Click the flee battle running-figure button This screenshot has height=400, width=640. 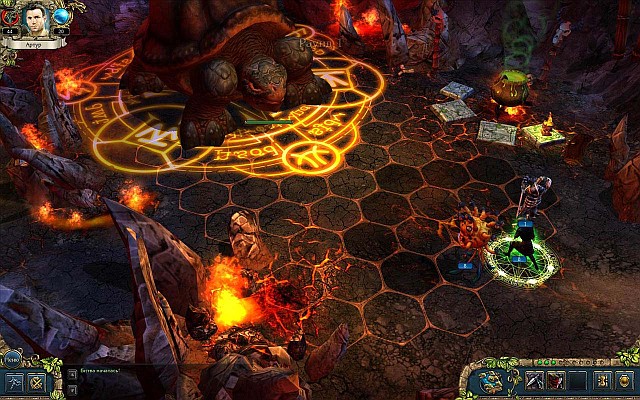[14, 381]
